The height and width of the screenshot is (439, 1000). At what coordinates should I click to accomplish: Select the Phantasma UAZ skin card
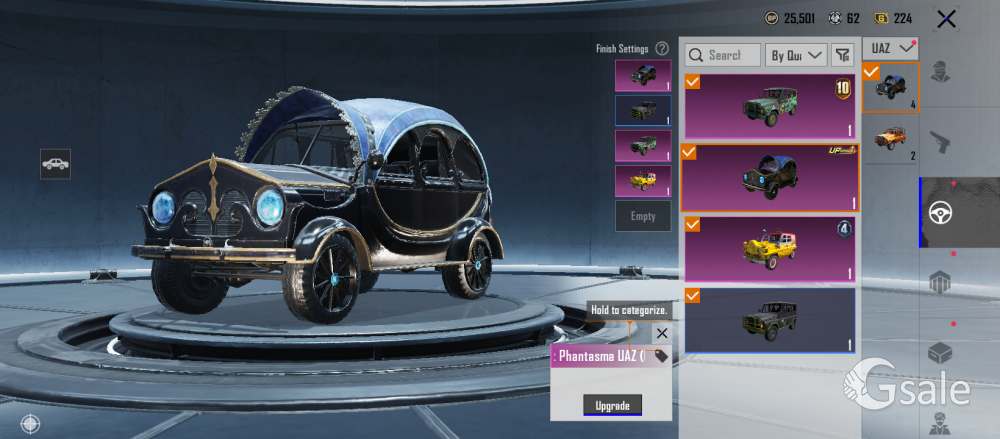pyautogui.click(x=769, y=177)
